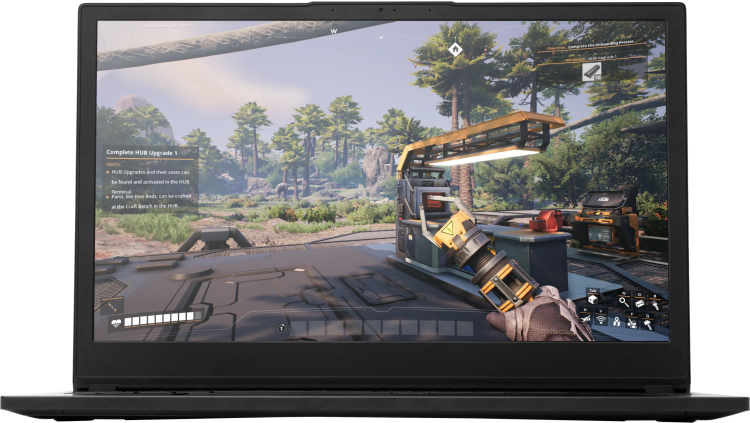Image resolution: width=750 pixels, height=423 pixels.
Task: Select the plane icon shortcut
Action: coord(586,319)
